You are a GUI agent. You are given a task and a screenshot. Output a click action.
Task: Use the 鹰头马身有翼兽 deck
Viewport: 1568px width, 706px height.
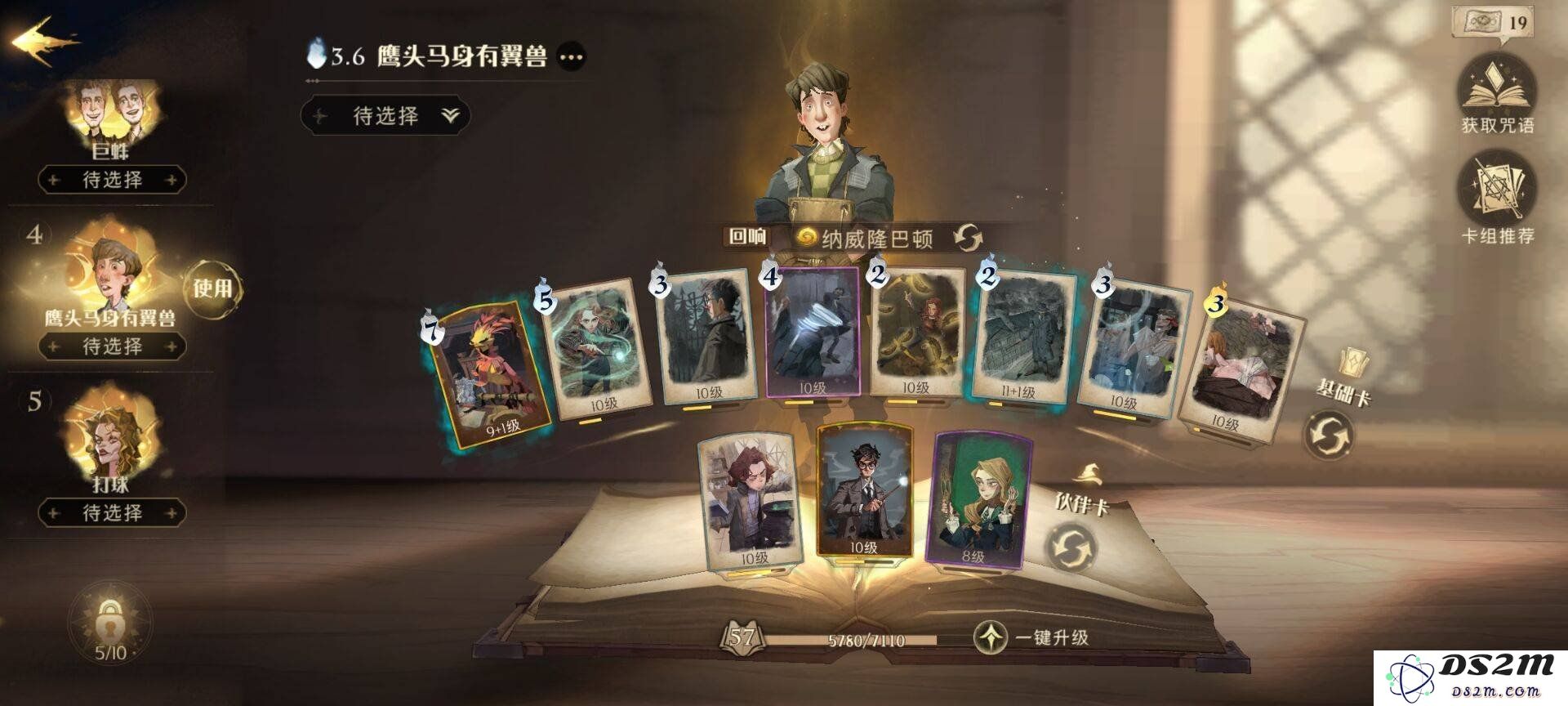[212, 288]
